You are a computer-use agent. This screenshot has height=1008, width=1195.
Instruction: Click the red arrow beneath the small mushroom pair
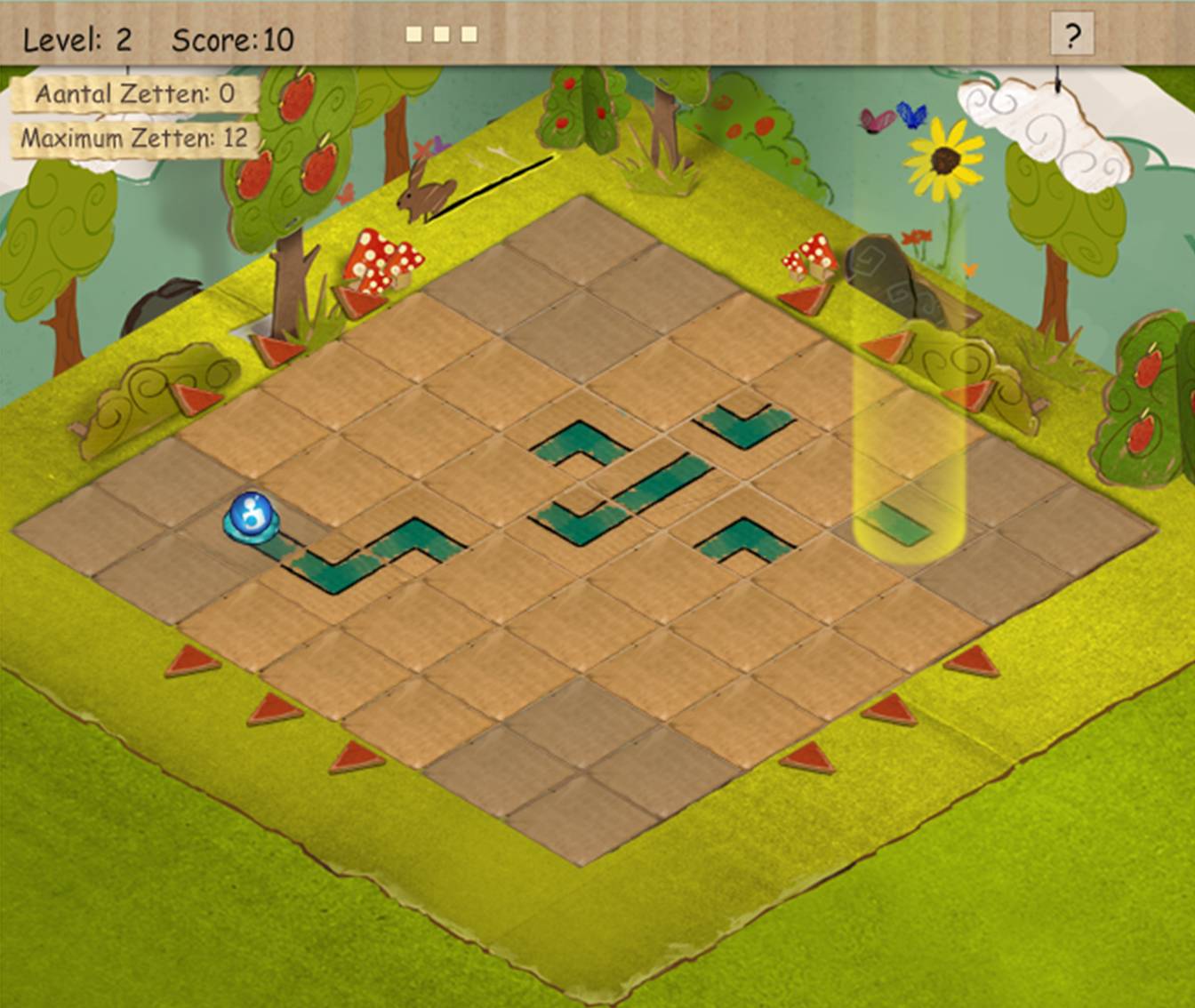[x=806, y=298]
